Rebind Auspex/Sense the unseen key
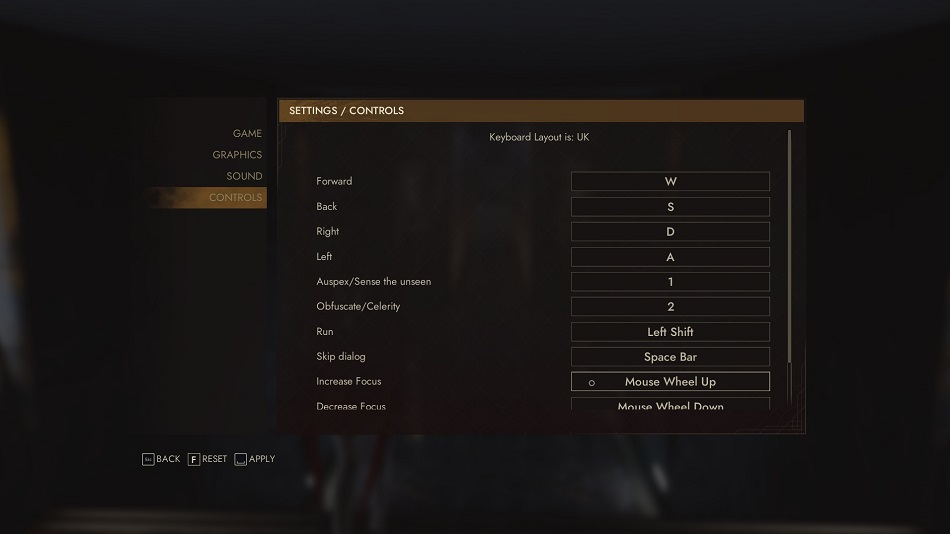Screen dimensions: 950x534 tap(670, 282)
